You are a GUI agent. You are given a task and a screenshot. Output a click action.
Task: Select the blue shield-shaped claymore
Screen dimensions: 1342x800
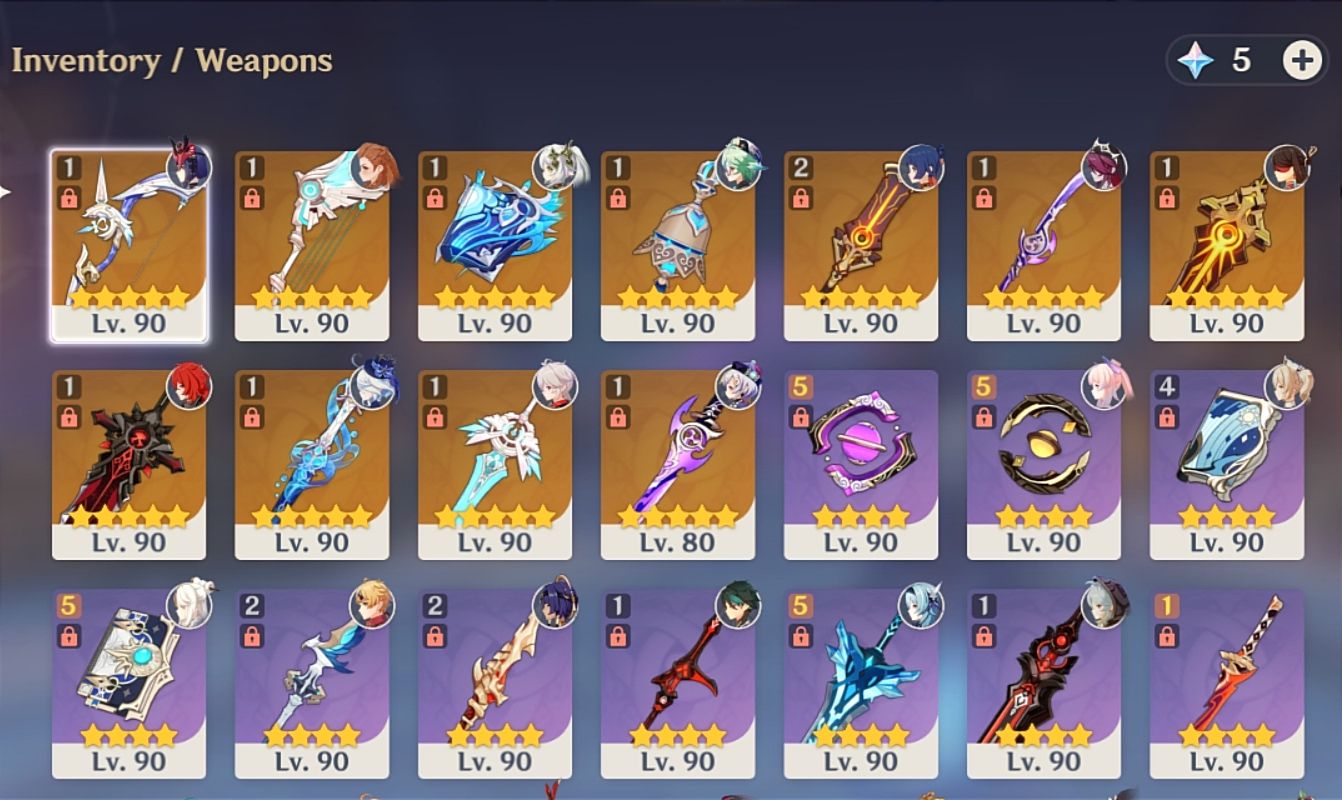(495, 240)
